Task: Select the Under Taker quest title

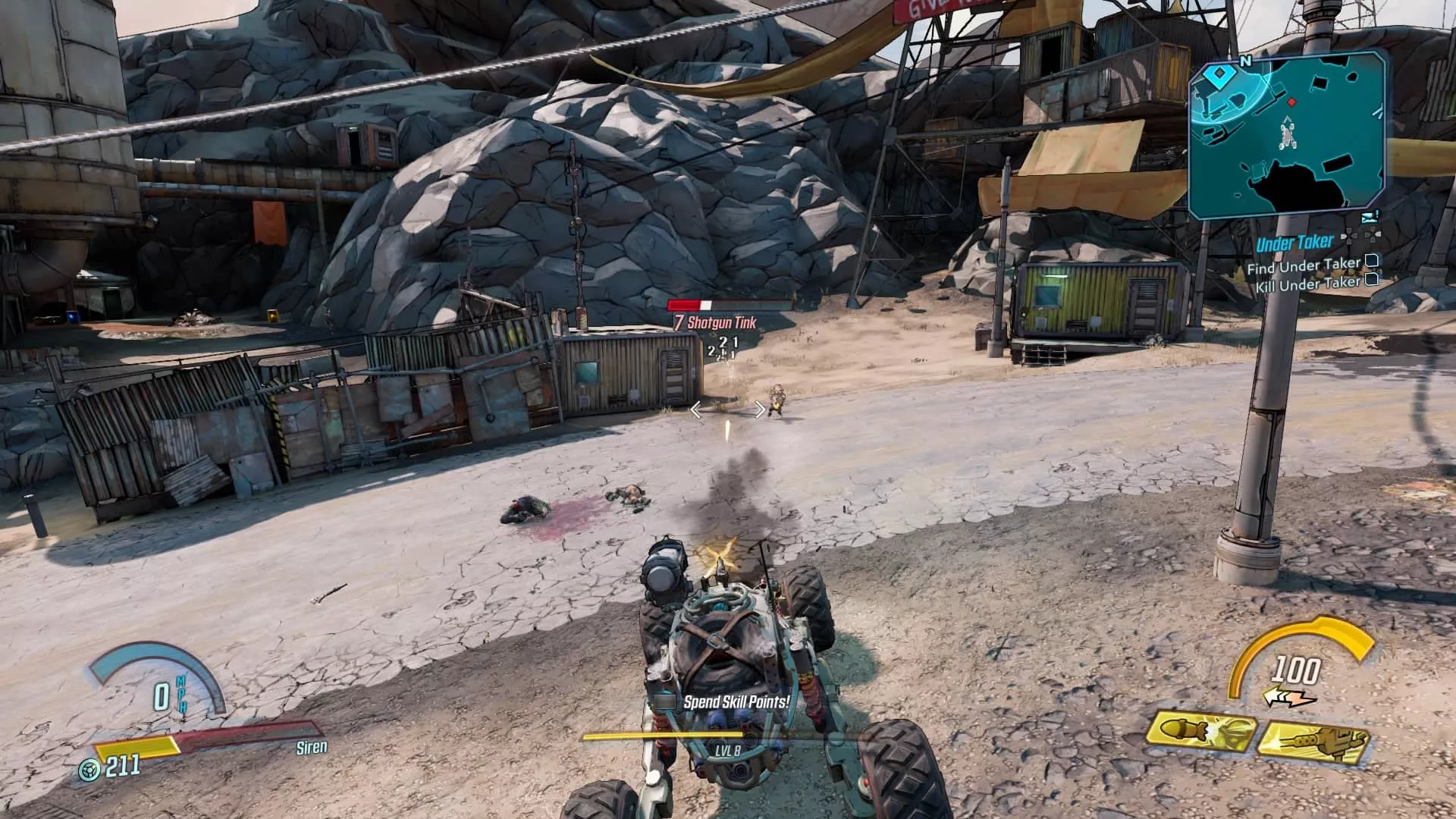Action: 1295,243
